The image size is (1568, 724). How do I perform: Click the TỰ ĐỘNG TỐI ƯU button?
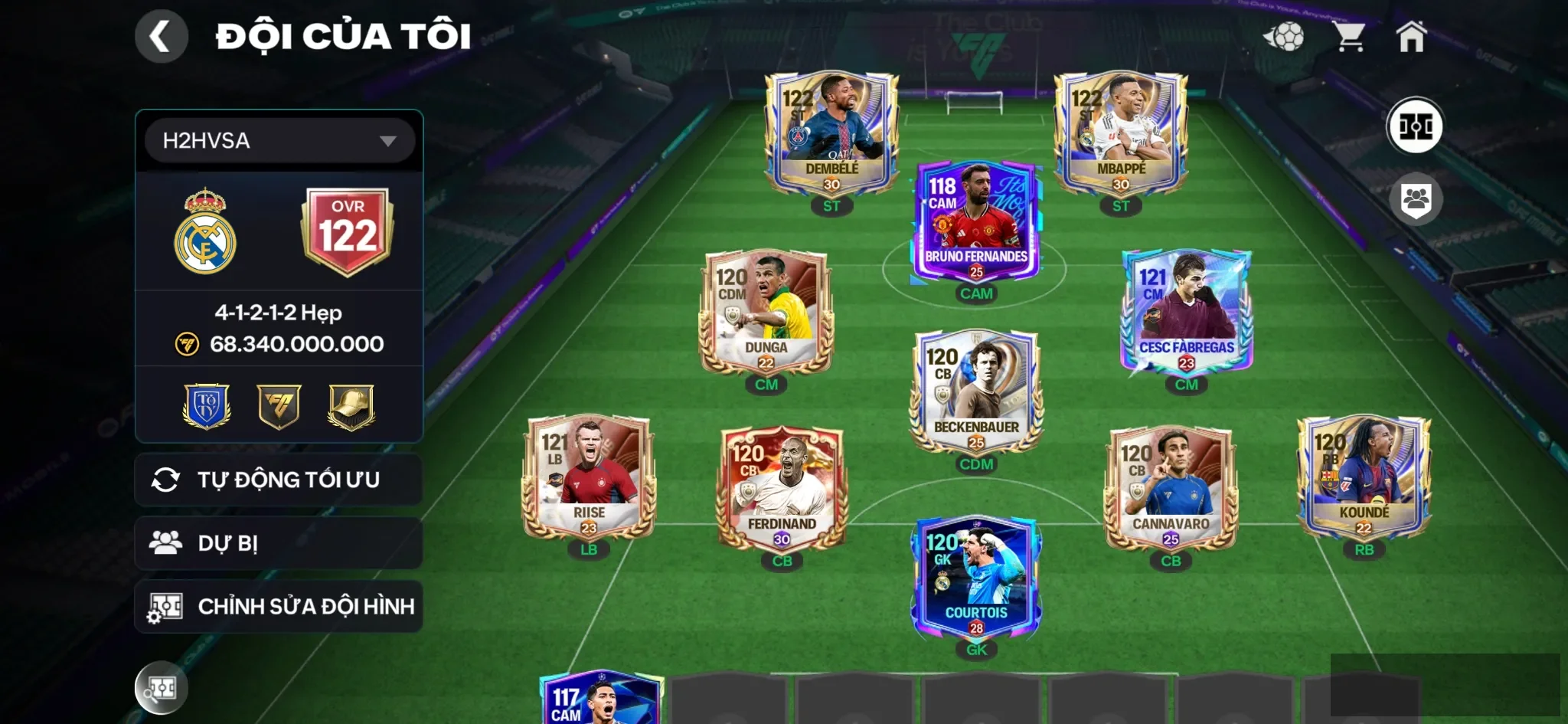279,480
